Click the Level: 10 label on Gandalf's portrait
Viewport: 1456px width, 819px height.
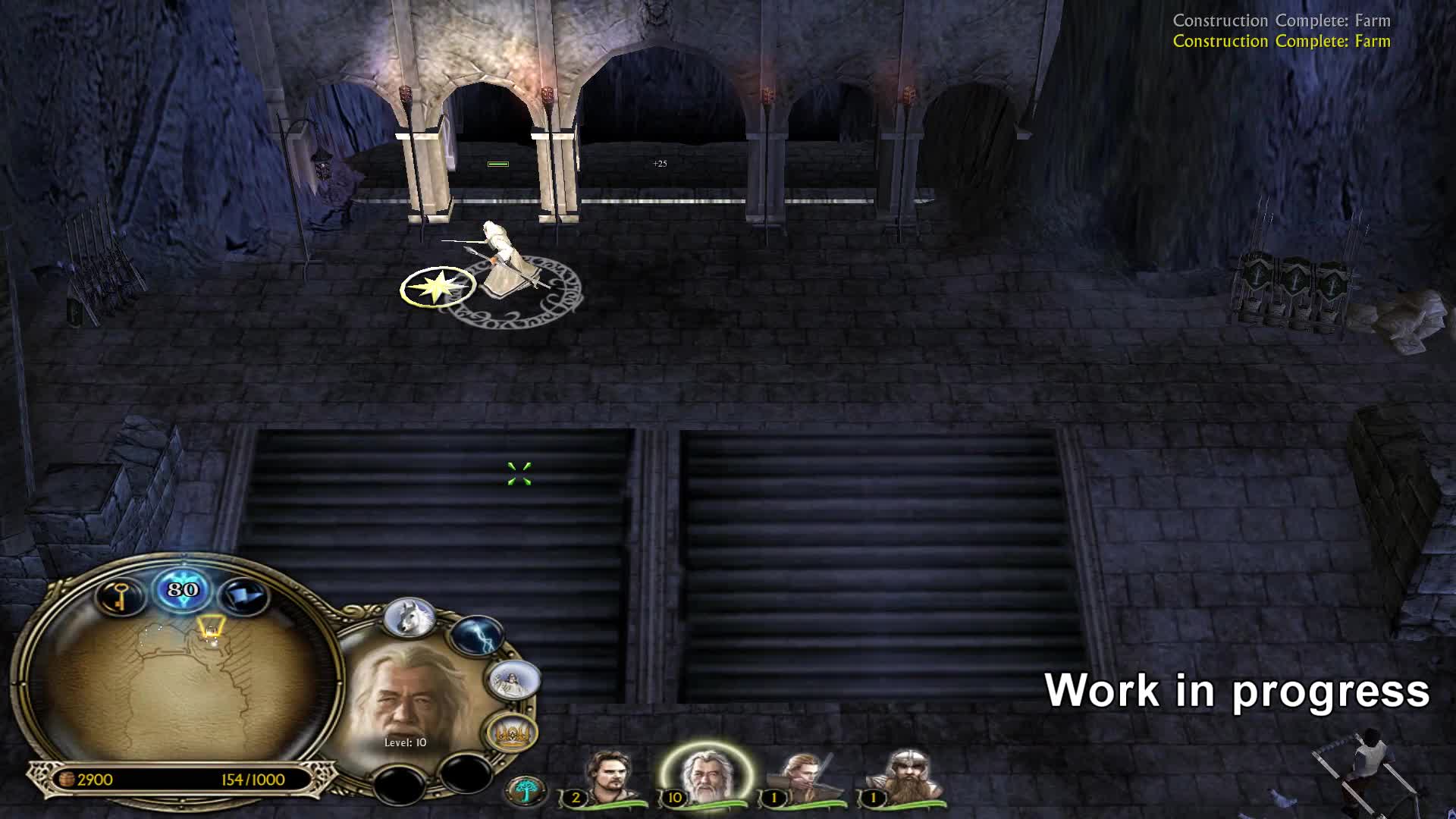click(404, 744)
